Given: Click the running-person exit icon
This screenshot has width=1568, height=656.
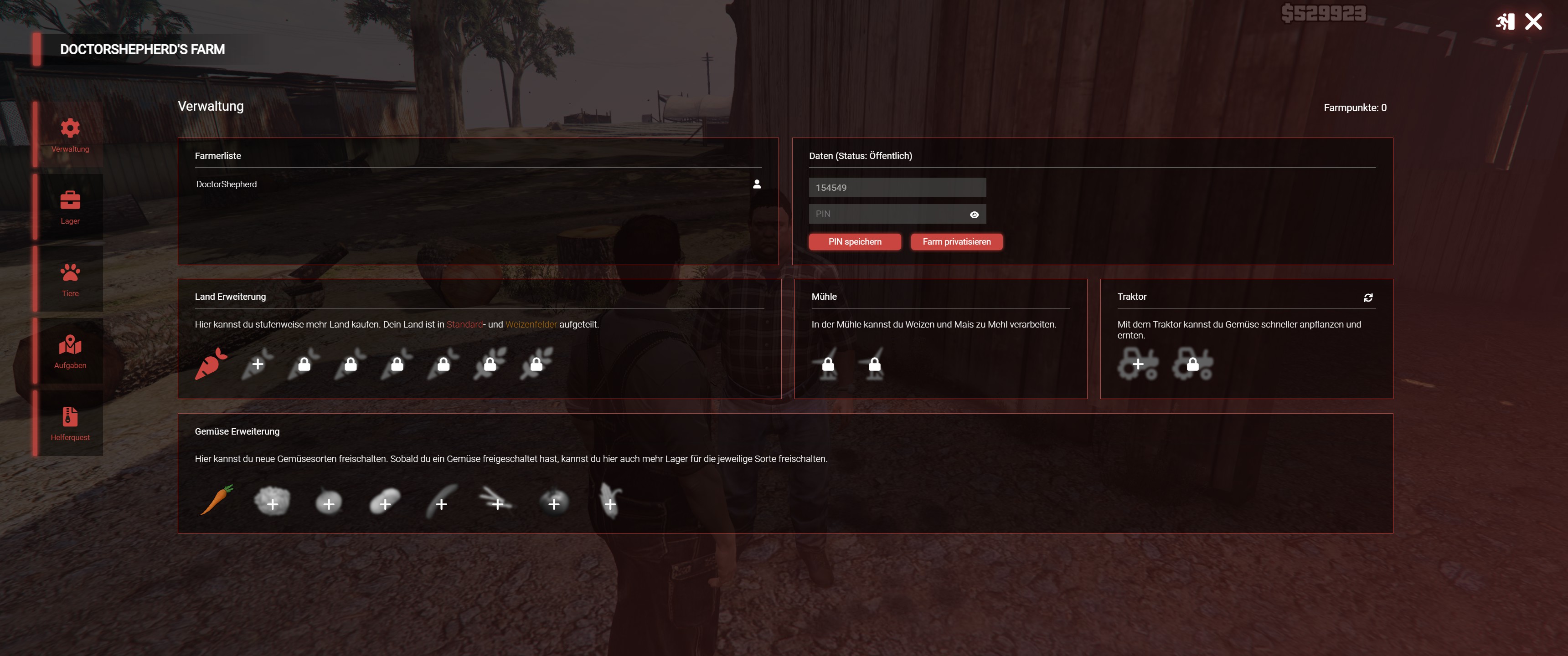Looking at the screenshot, I should coord(1505,22).
